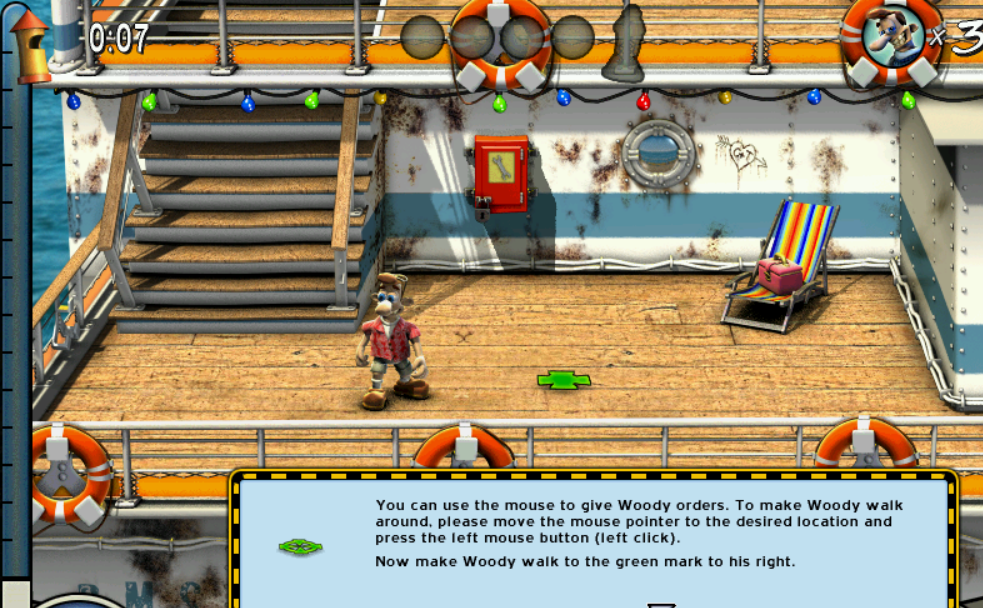Click the green walk marker on the deck

tap(564, 380)
